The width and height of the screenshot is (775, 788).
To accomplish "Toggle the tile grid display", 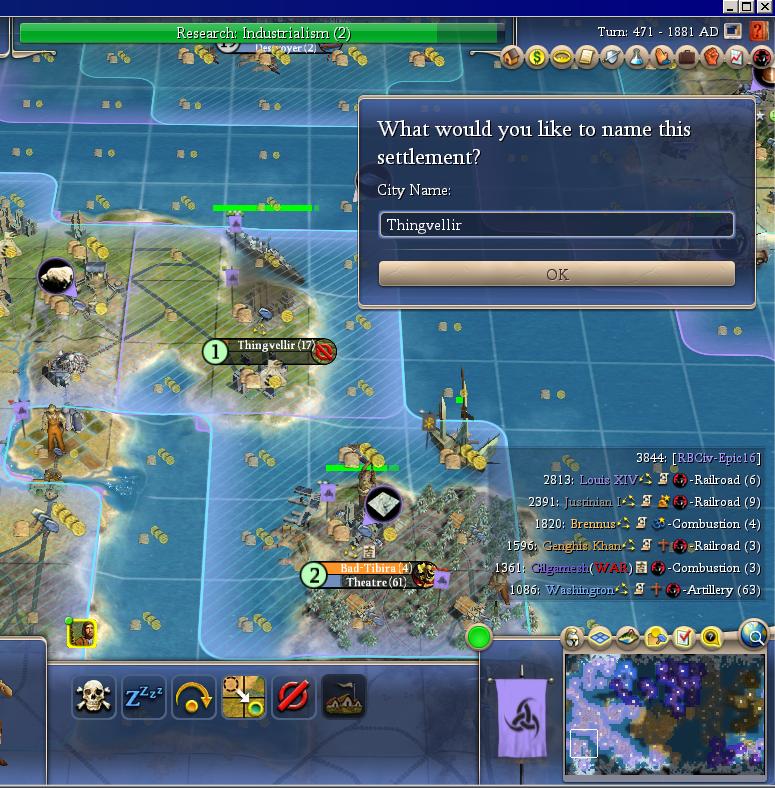I will (x=600, y=637).
